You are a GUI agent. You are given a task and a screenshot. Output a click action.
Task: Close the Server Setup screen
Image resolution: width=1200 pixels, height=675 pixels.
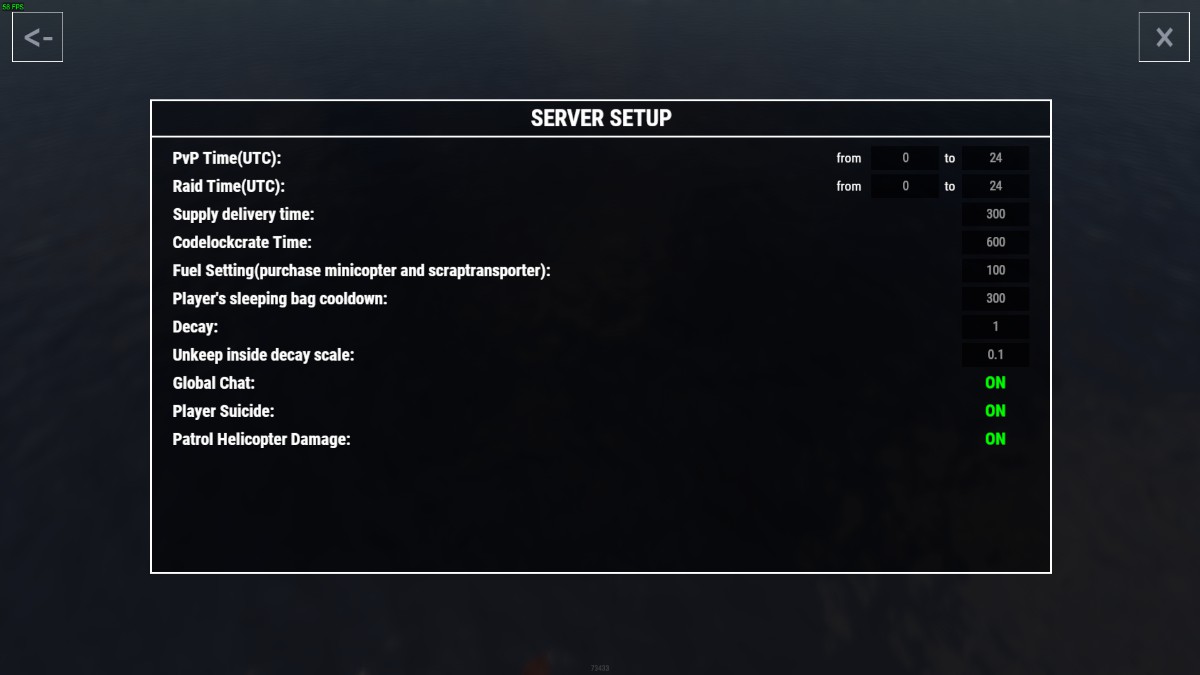pyautogui.click(x=1164, y=38)
